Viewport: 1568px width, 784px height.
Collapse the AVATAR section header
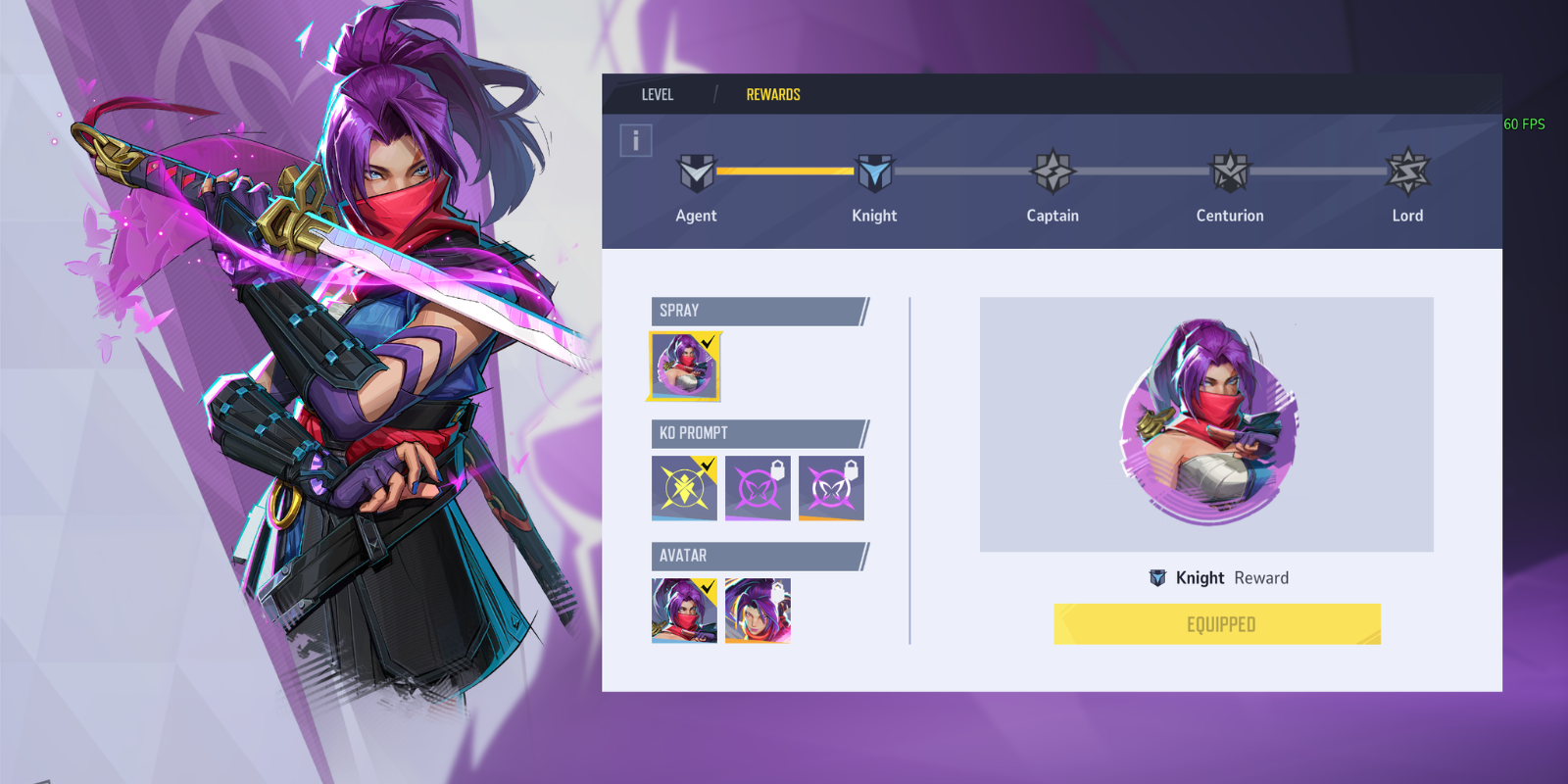pyautogui.click(x=755, y=556)
